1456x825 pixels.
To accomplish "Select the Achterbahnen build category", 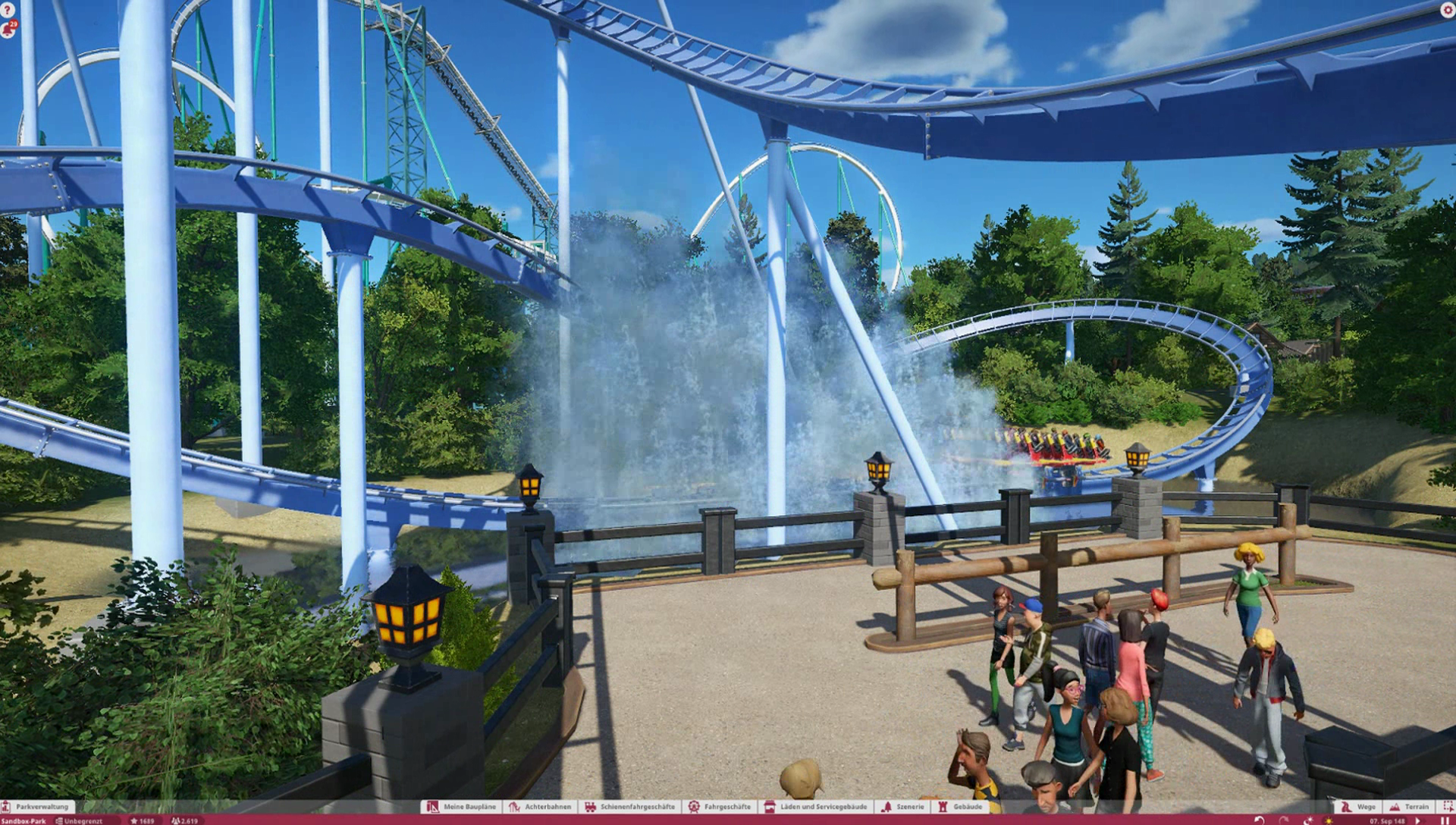I will pos(541,807).
